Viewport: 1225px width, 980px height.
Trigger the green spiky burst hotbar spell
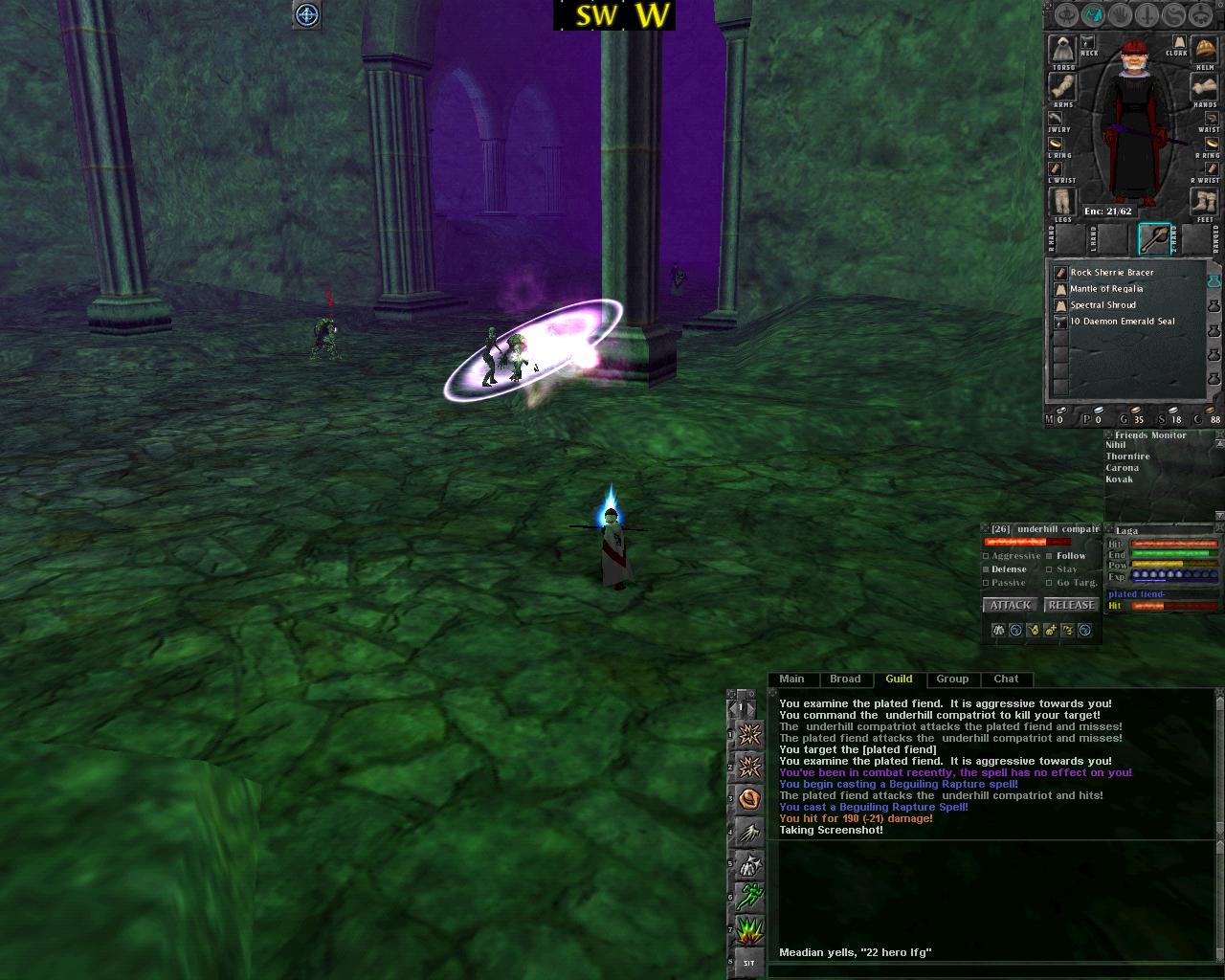coord(749,930)
